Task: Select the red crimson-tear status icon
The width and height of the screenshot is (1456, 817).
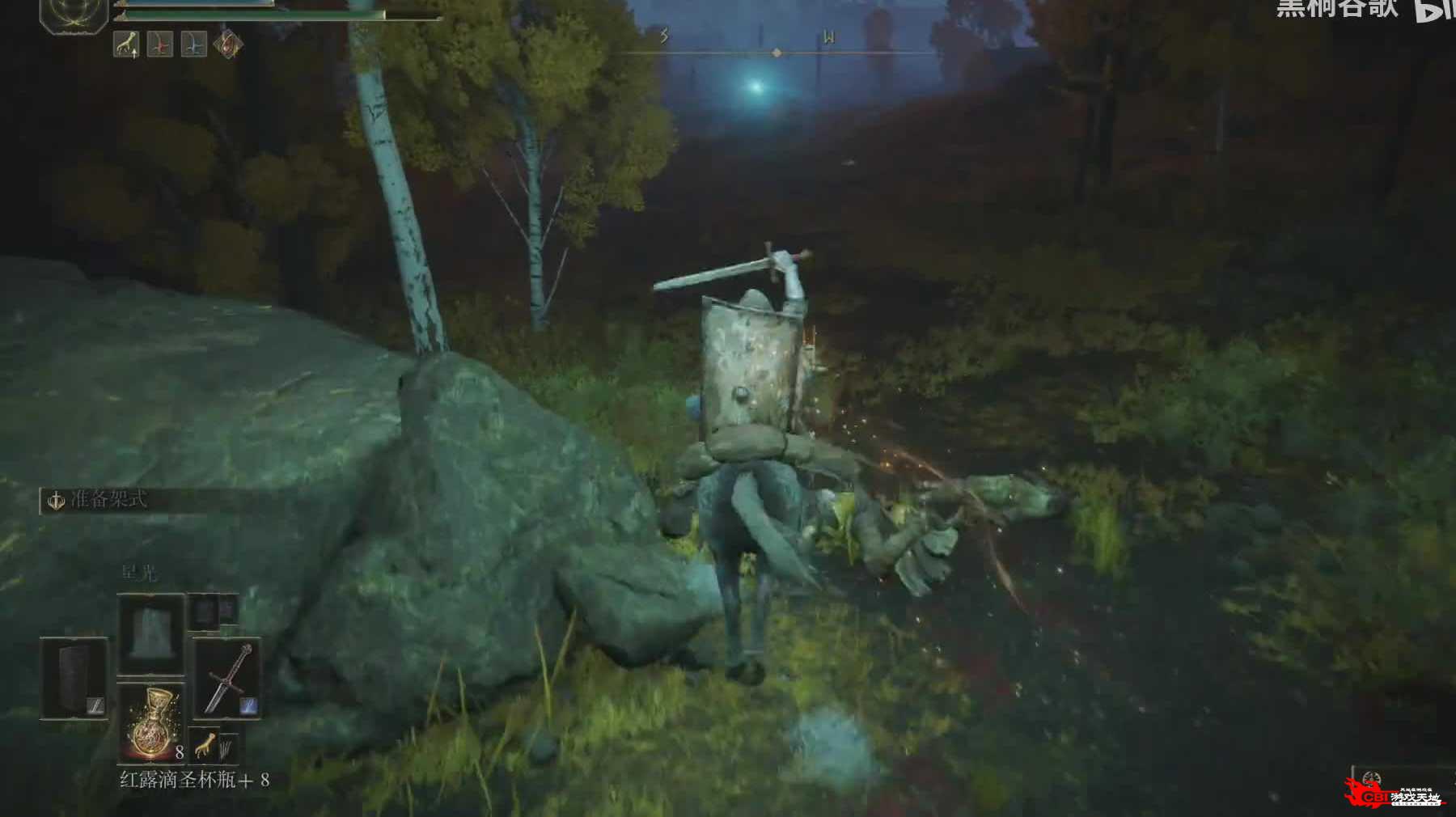Action: point(160,44)
